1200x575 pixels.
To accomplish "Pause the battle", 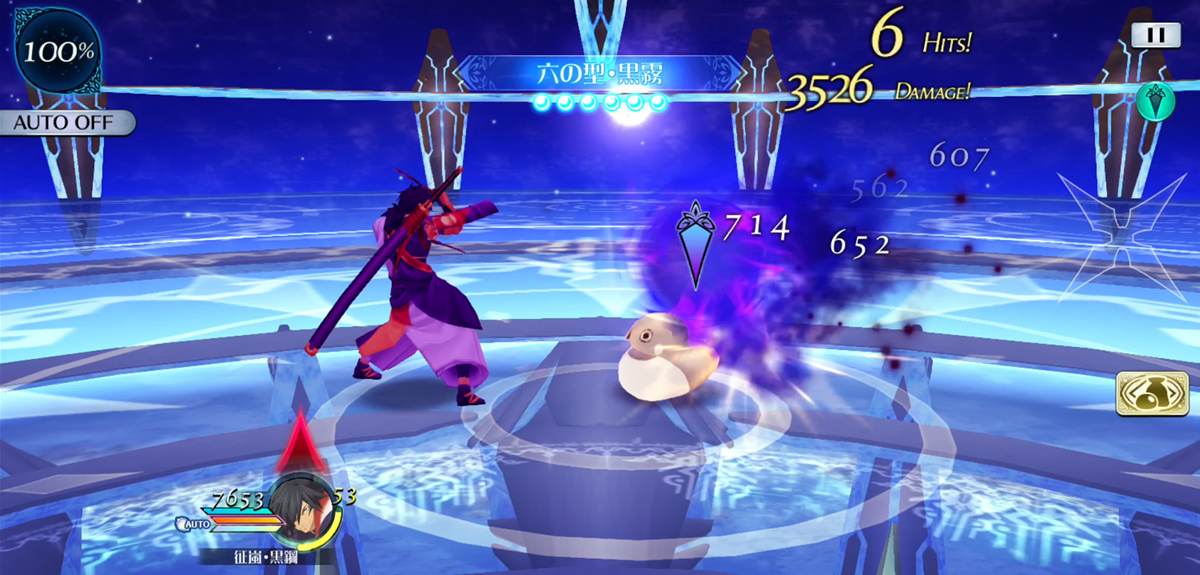I will 1156,35.
